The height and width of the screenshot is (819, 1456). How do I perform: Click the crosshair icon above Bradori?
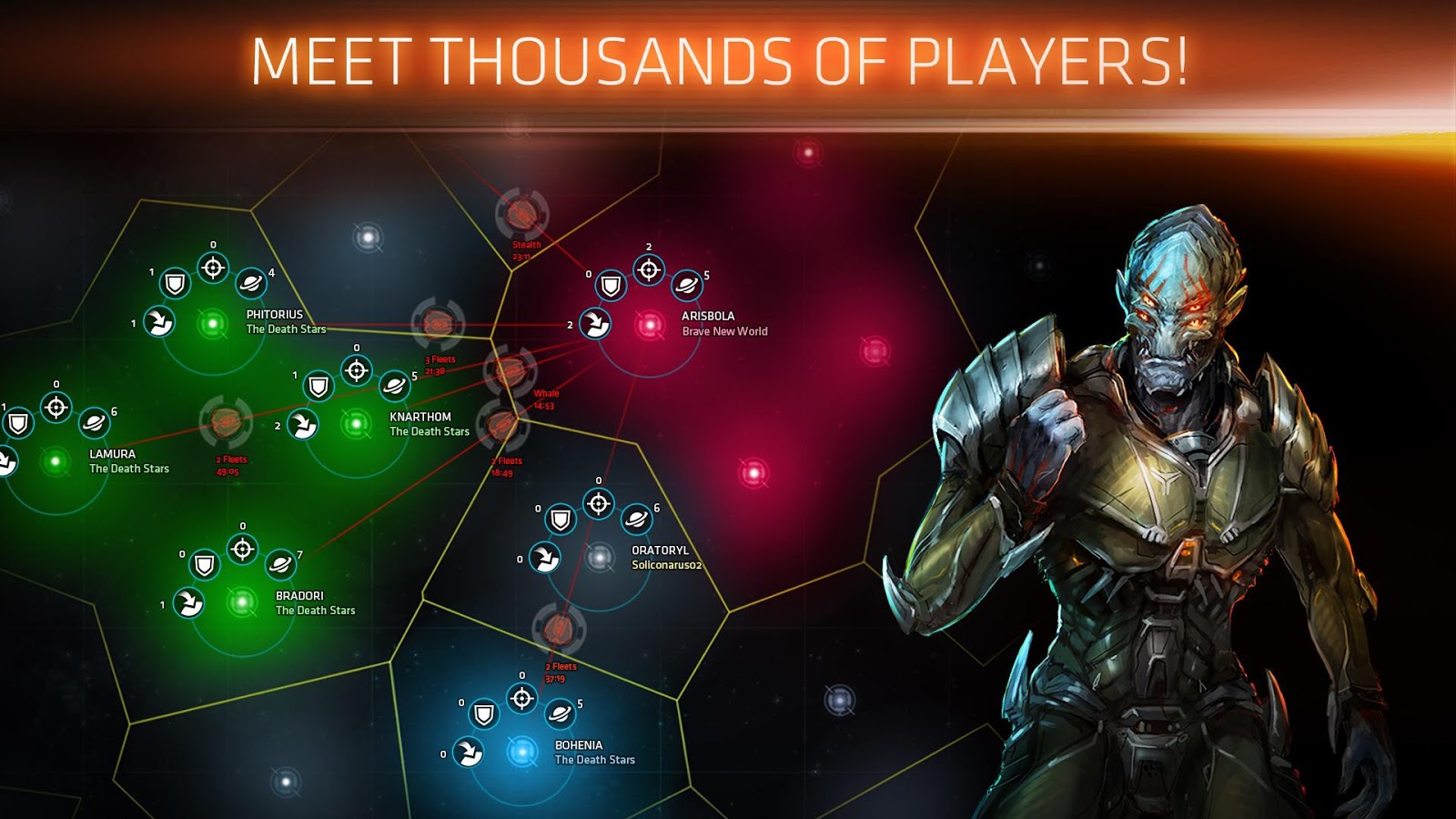[x=242, y=549]
